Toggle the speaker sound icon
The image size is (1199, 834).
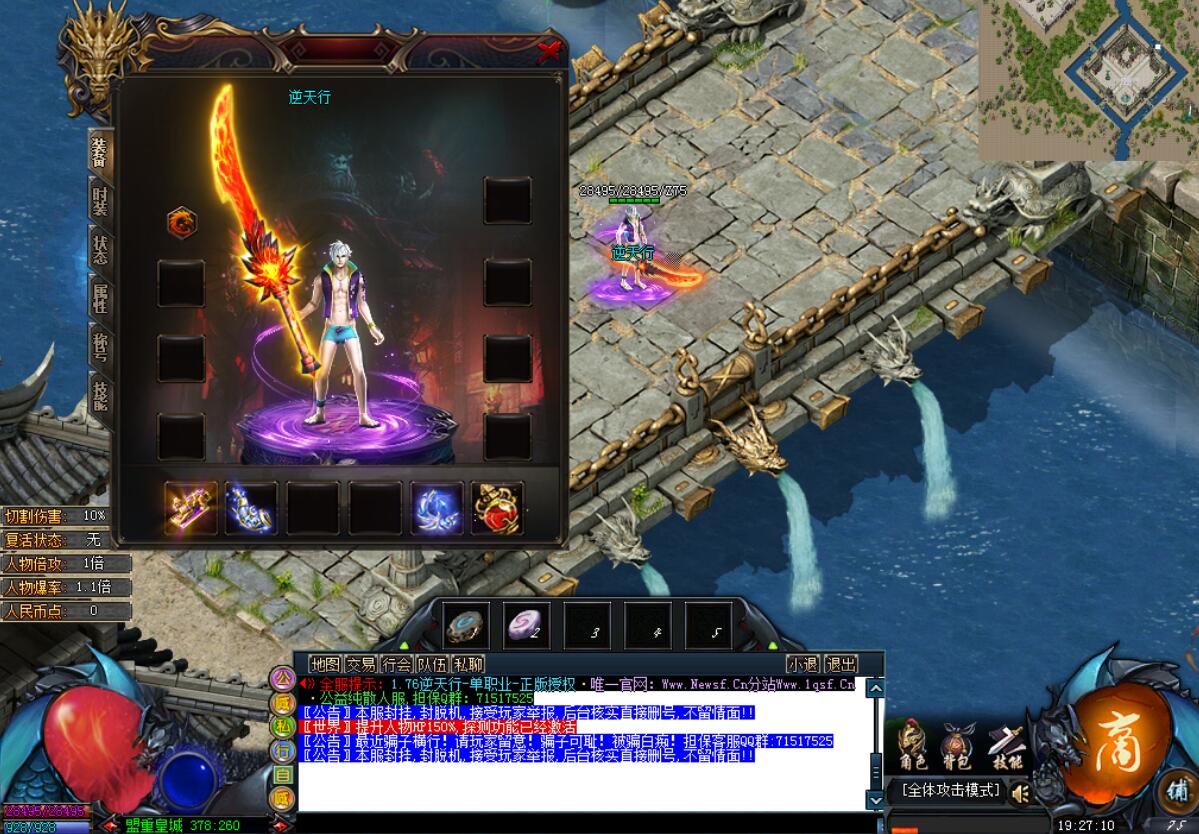click(1020, 793)
